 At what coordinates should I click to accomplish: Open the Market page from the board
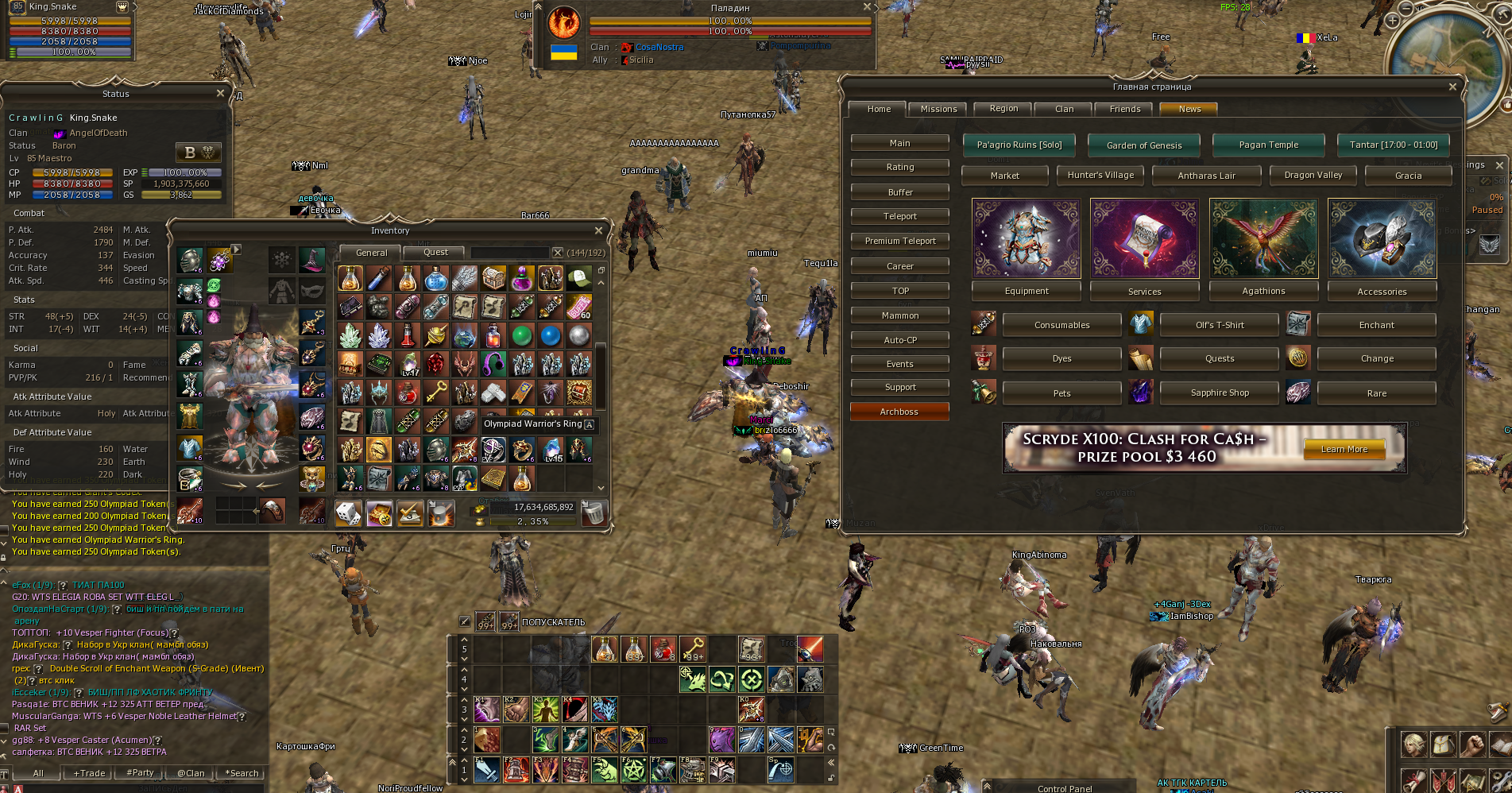point(1004,175)
